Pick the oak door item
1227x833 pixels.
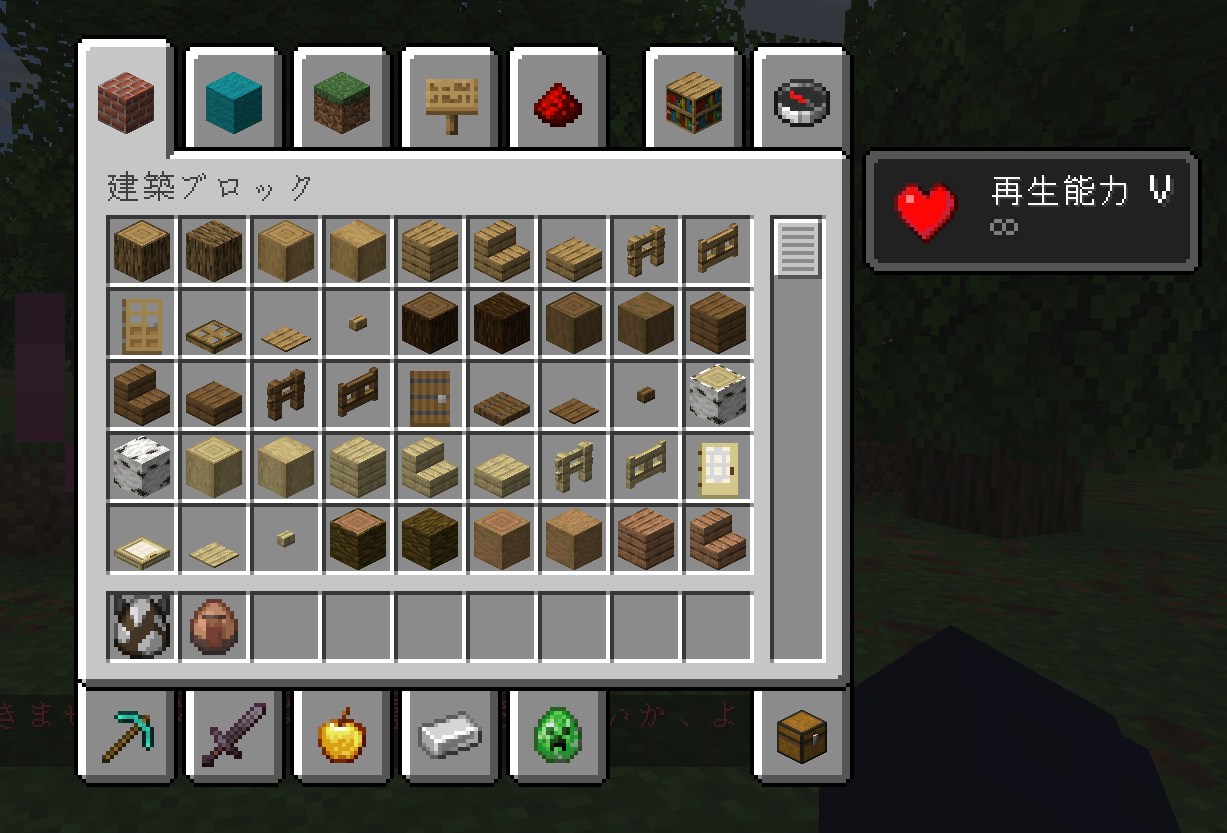point(142,324)
